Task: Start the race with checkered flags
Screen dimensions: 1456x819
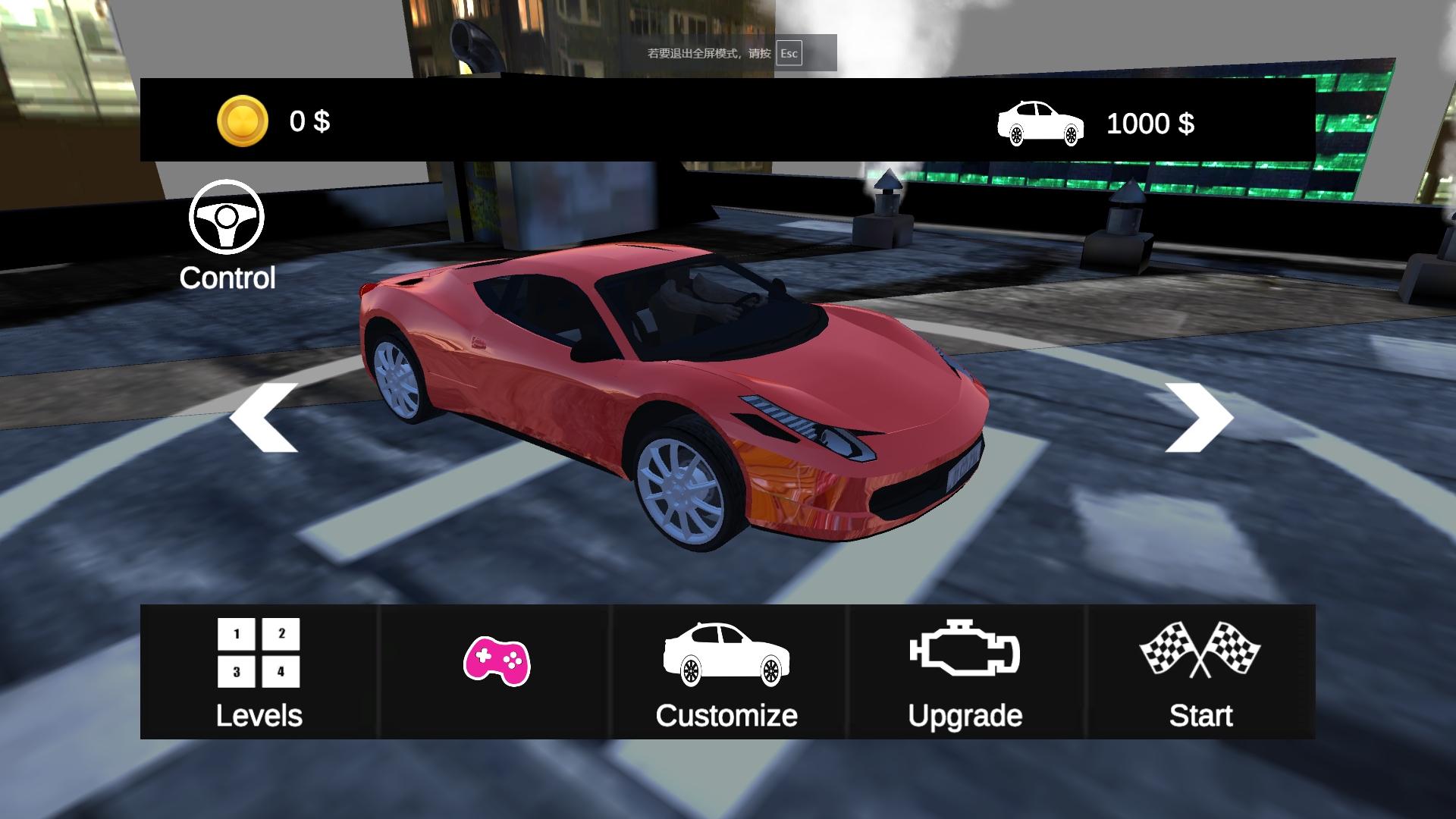Action: tap(1200, 672)
